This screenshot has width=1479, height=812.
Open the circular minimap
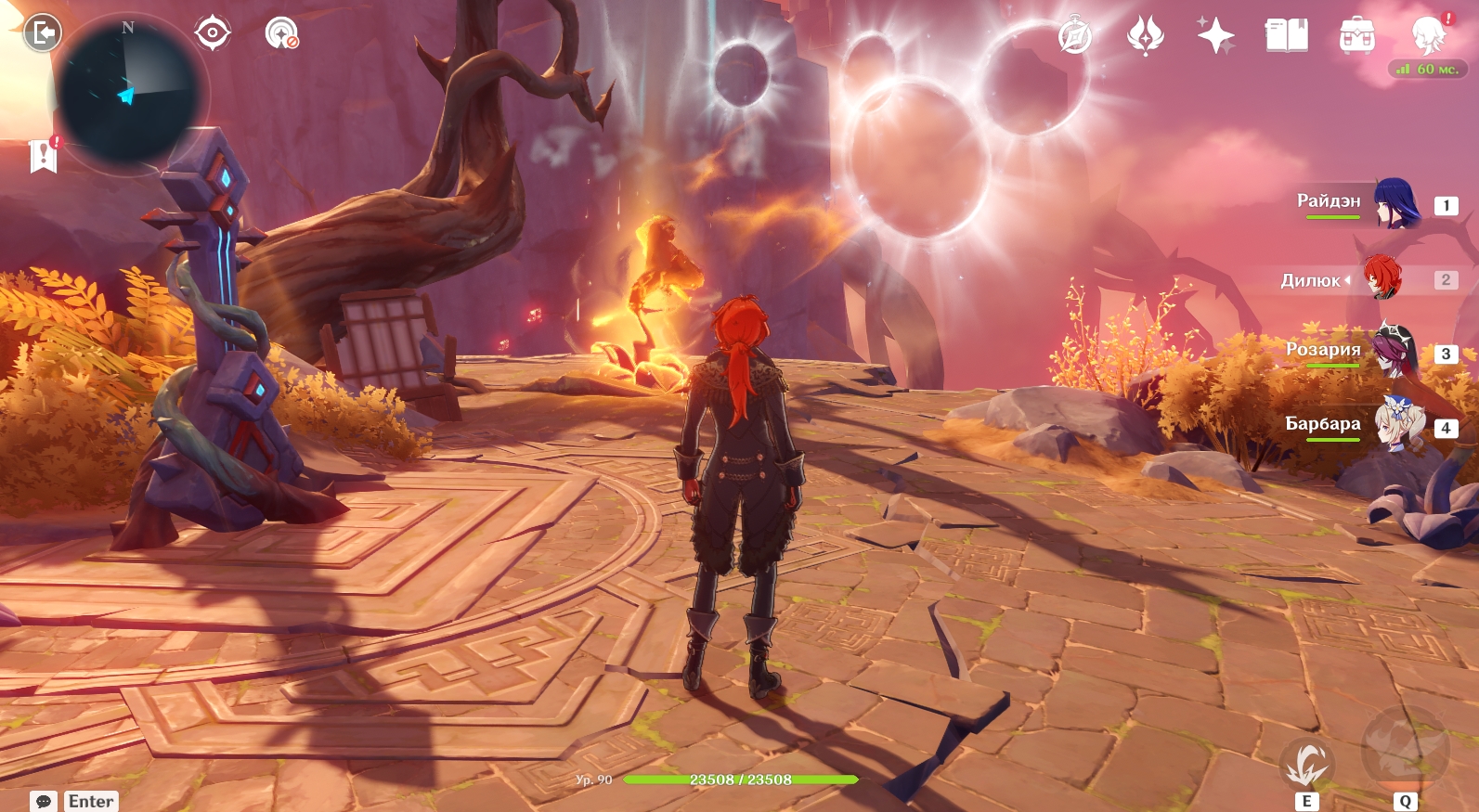click(x=127, y=93)
